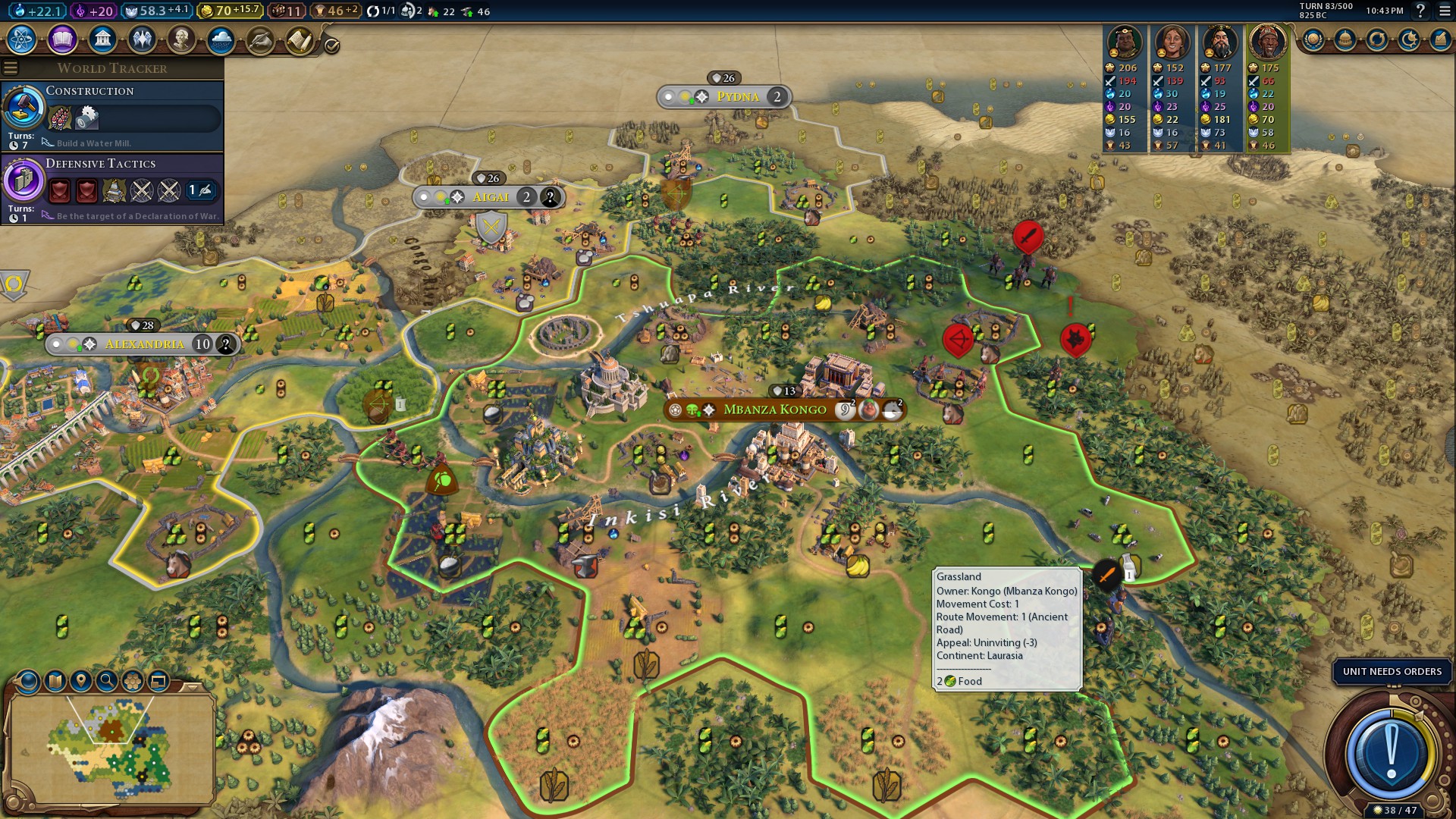The width and height of the screenshot is (1456, 819).
Task: Open the great people bust icon
Action: click(181, 39)
